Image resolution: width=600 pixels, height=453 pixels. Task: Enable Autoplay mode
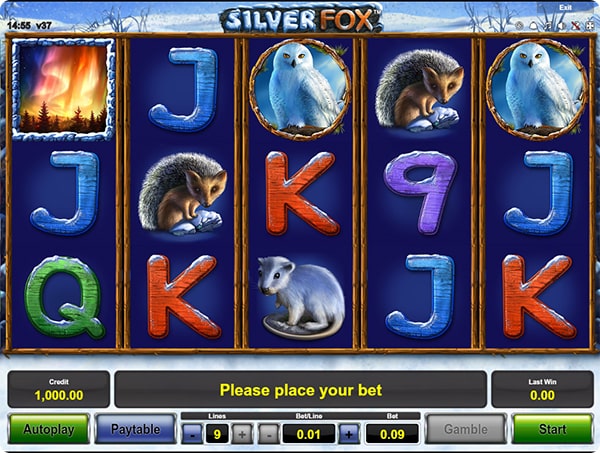[48, 429]
